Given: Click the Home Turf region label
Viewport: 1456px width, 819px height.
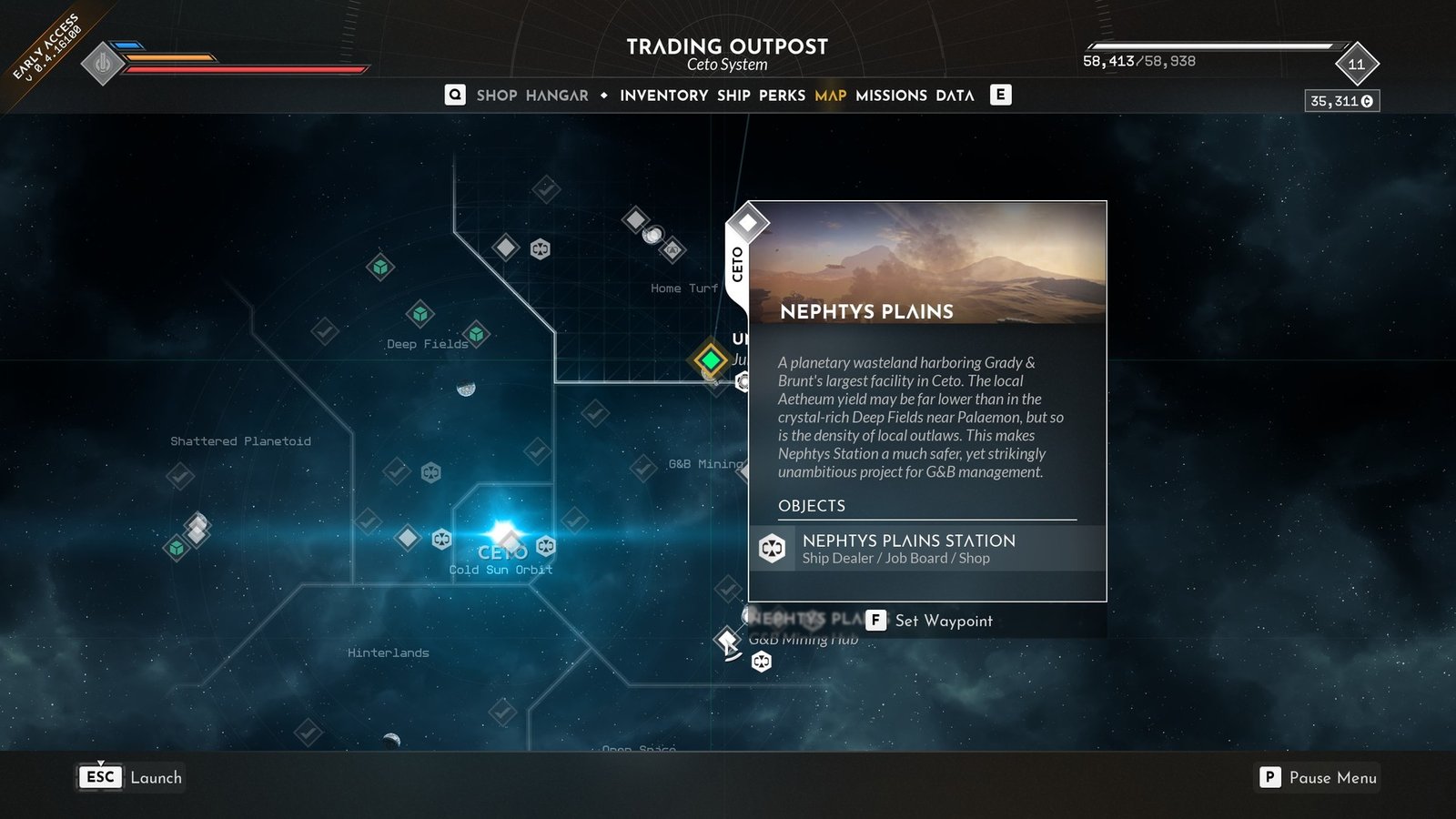Looking at the screenshot, I should pos(683,288).
